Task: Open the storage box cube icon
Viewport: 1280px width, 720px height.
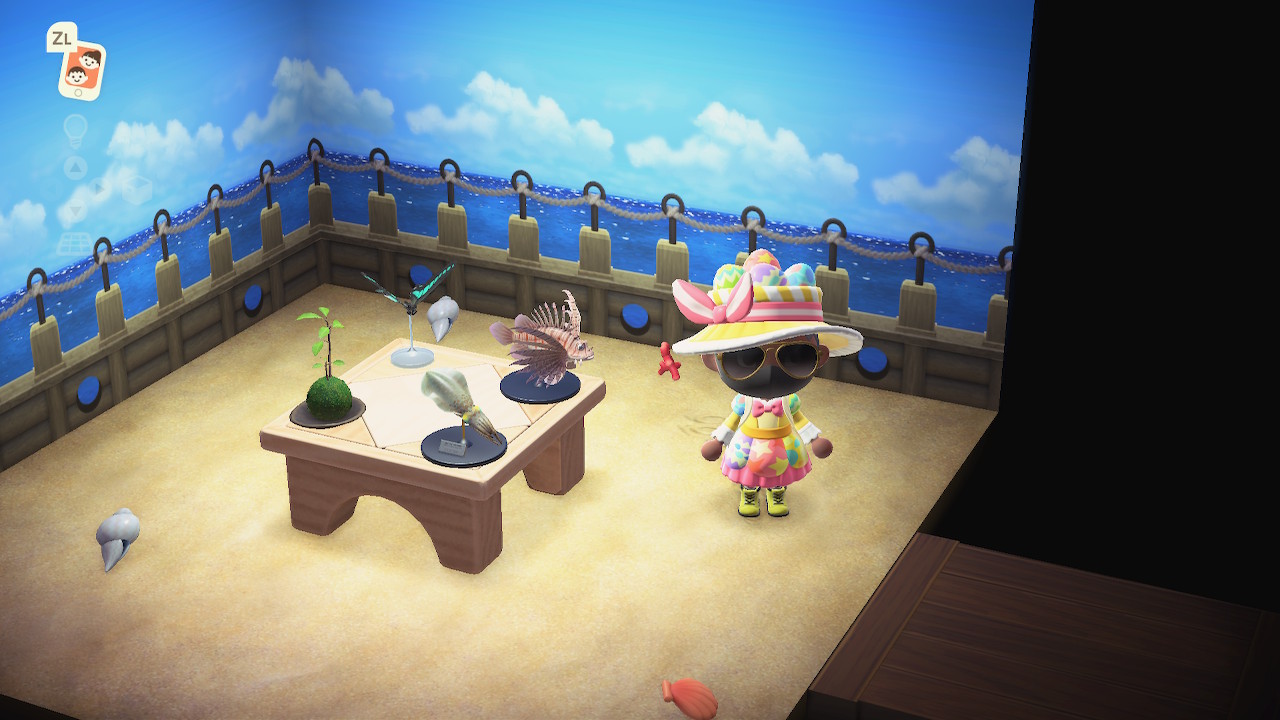Action: tap(136, 189)
